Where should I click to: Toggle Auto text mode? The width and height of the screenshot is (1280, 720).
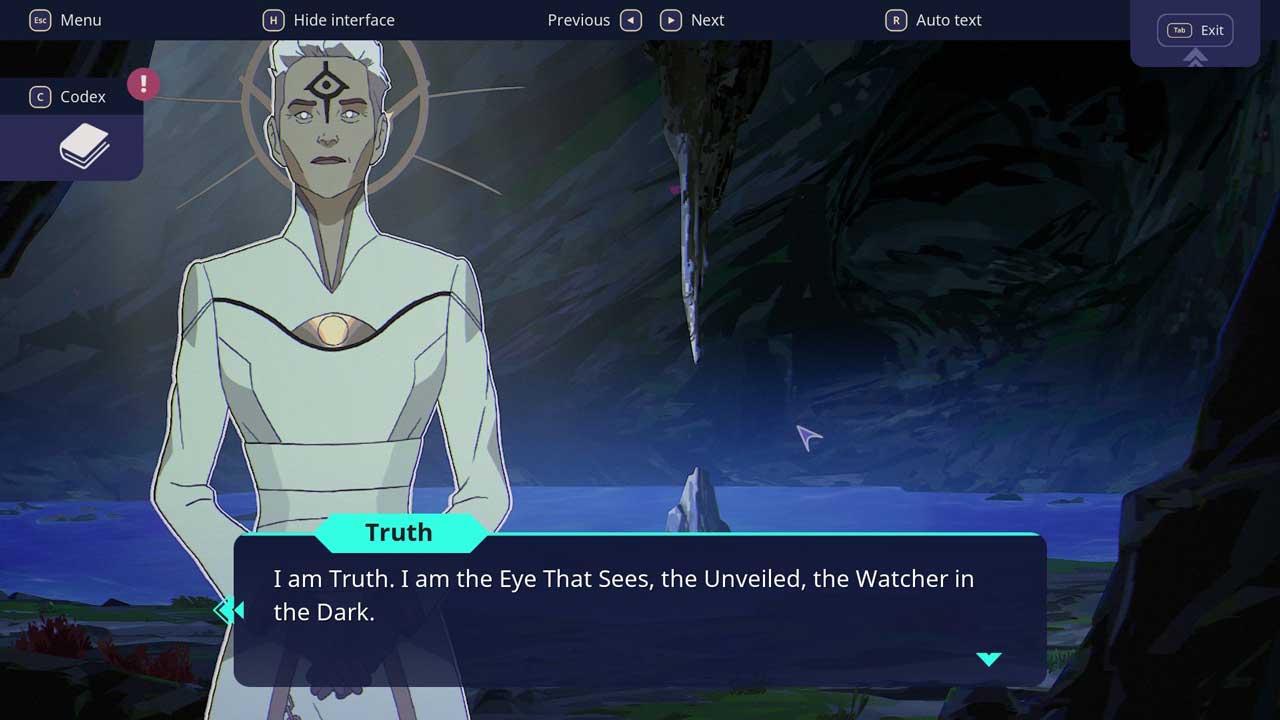pos(934,20)
